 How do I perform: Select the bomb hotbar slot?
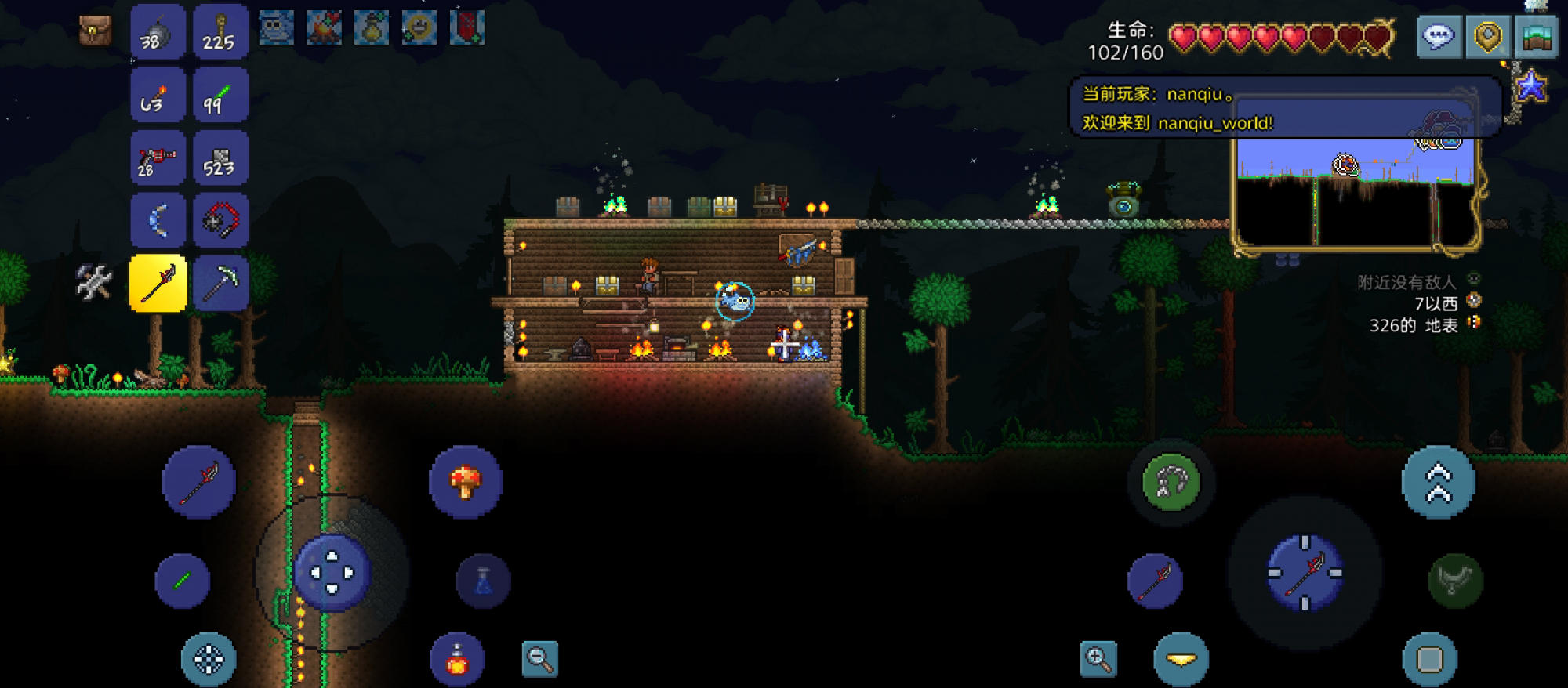[158, 32]
